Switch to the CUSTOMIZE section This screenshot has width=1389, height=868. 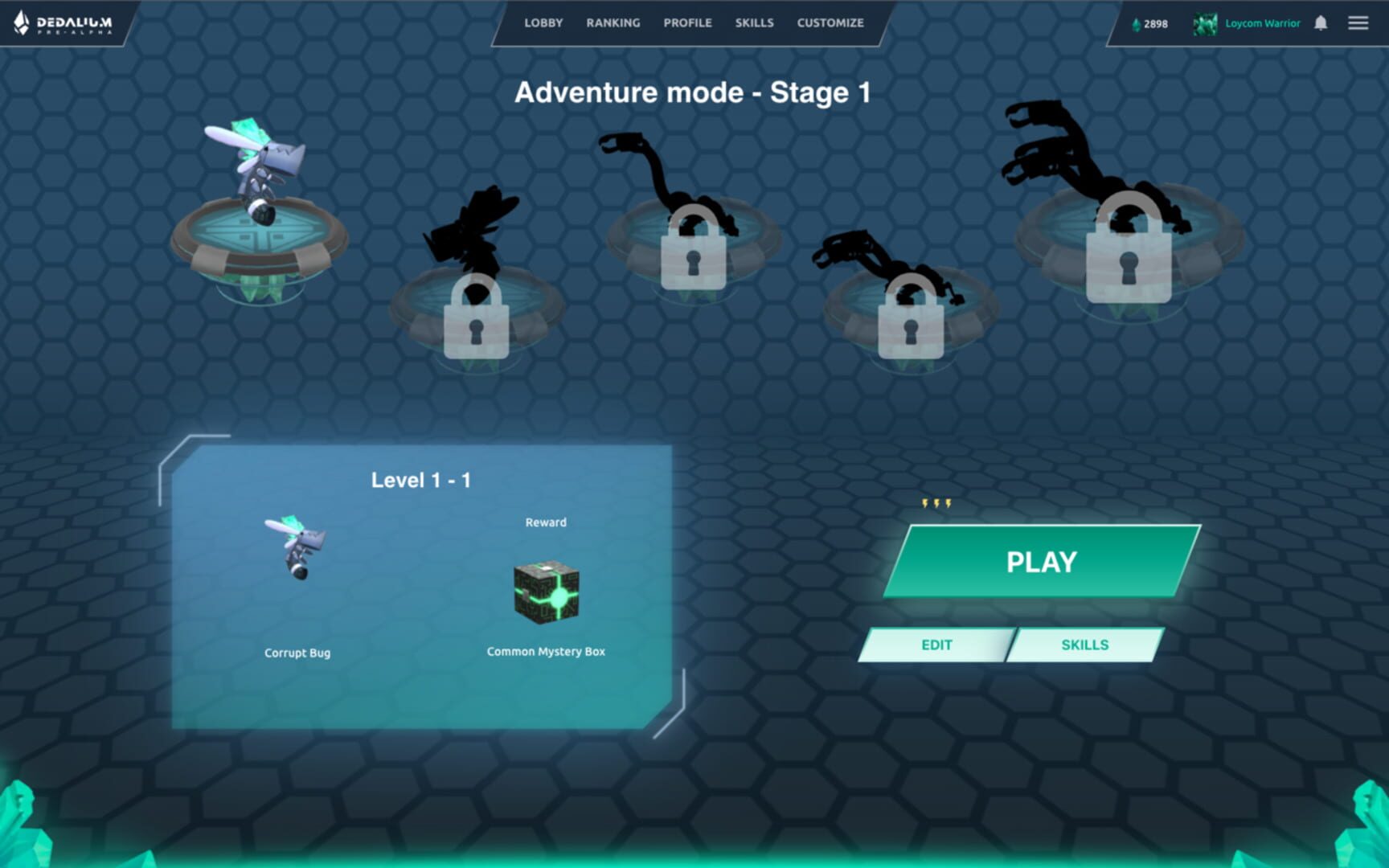[x=830, y=23]
